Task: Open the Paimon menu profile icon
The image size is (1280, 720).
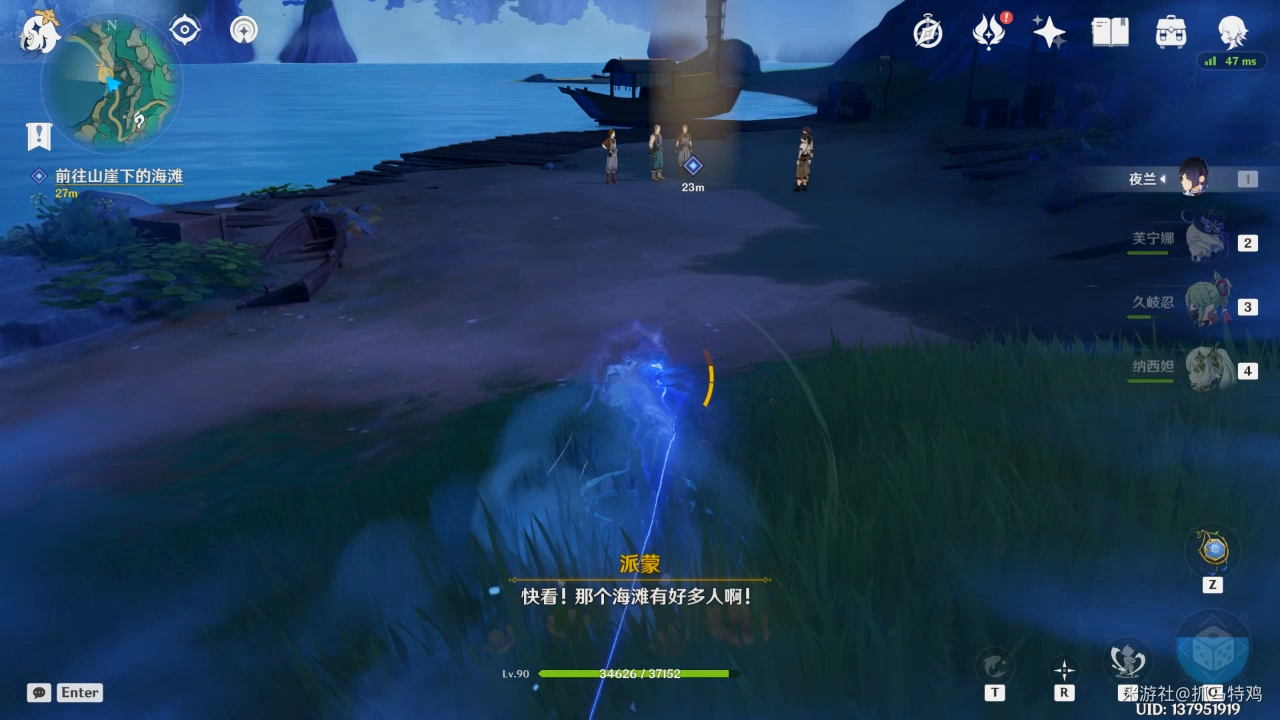Action: click(x=1232, y=31)
